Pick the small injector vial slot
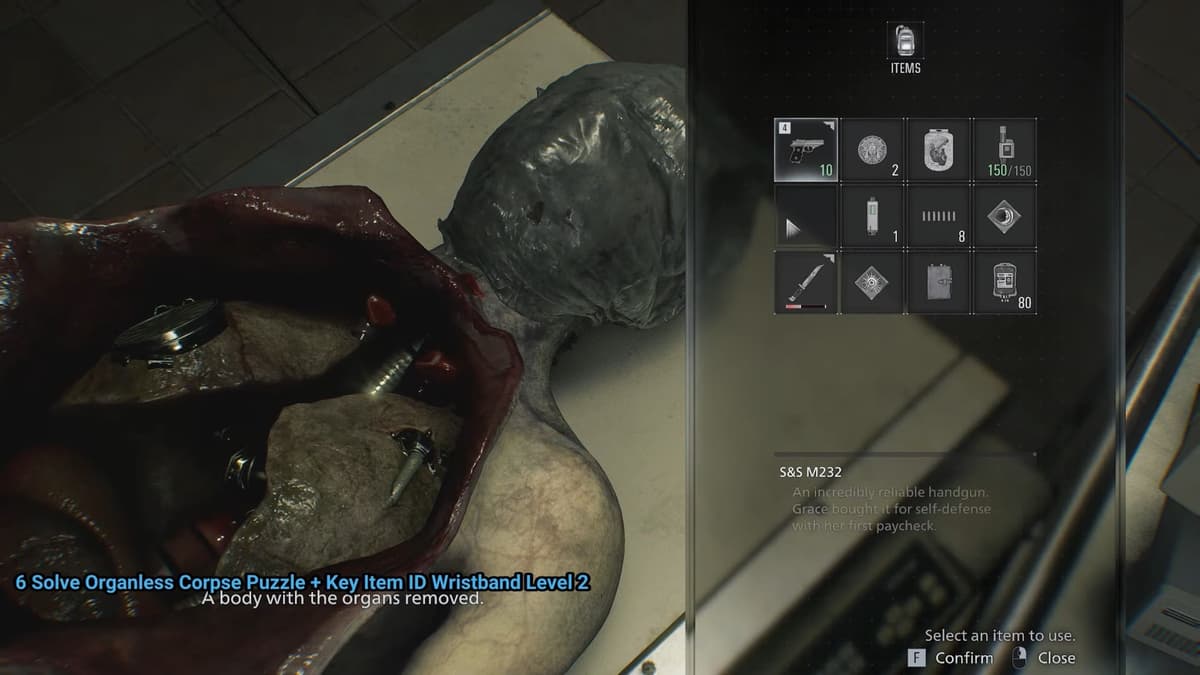 (872, 215)
